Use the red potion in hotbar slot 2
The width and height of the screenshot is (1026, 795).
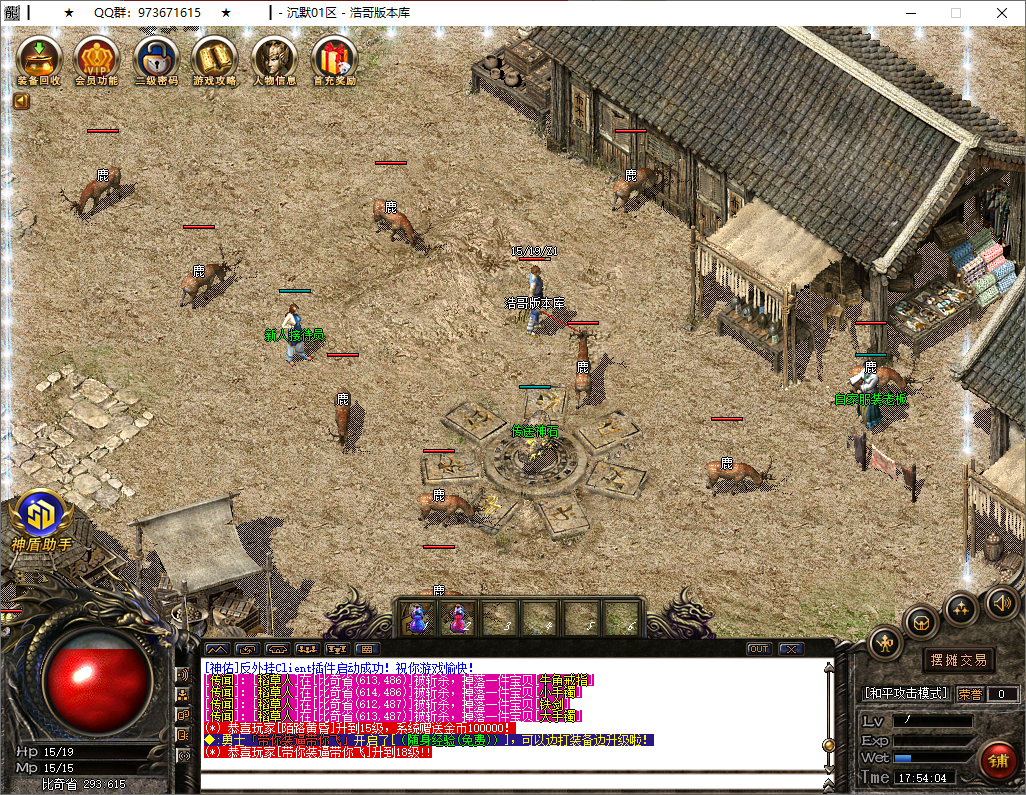458,619
